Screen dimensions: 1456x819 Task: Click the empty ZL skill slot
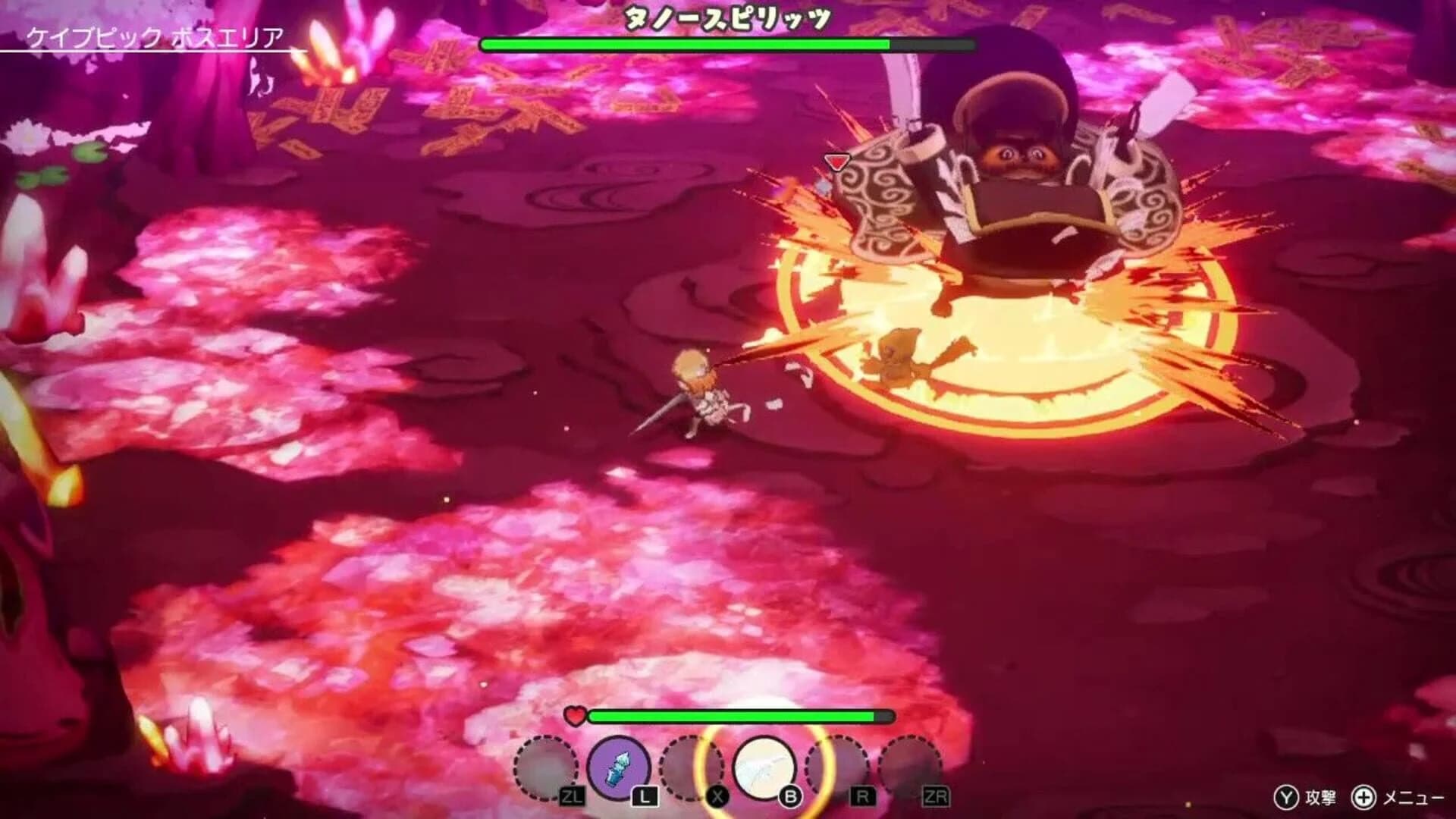click(x=546, y=767)
